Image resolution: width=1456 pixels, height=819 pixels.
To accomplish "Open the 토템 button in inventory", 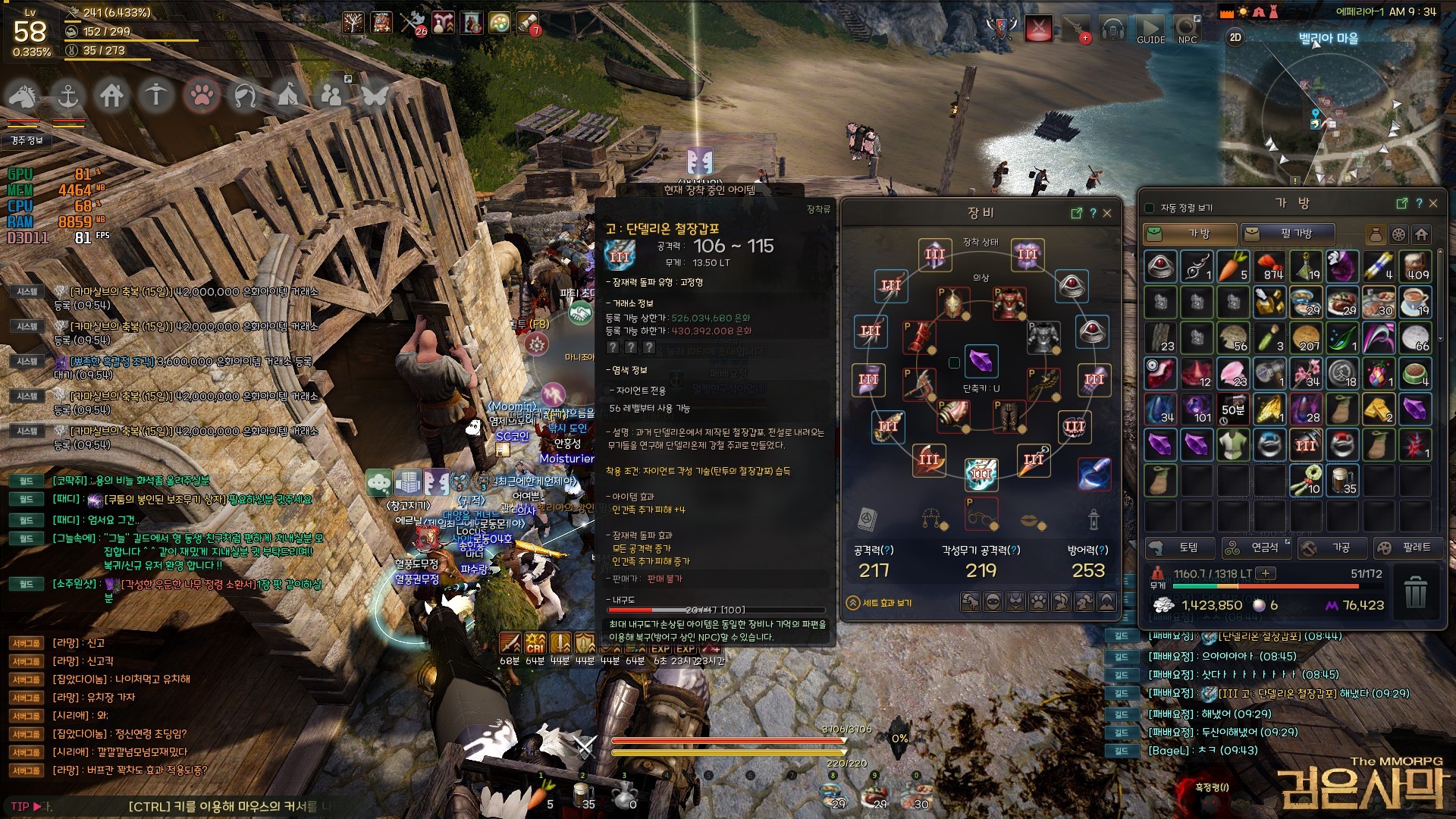I will [1179, 548].
